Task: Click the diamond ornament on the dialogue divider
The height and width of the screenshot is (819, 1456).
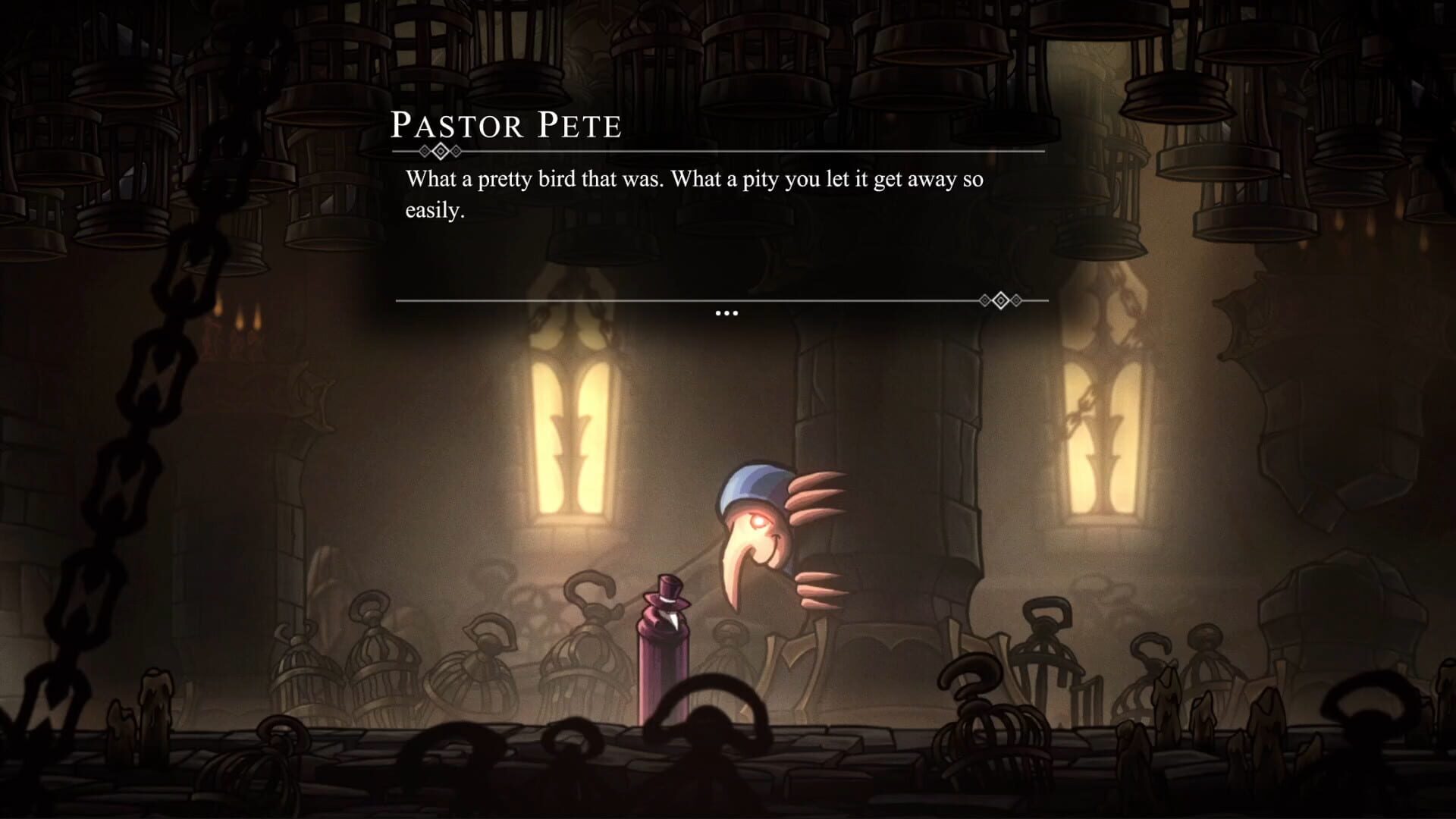Action: [442, 152]
